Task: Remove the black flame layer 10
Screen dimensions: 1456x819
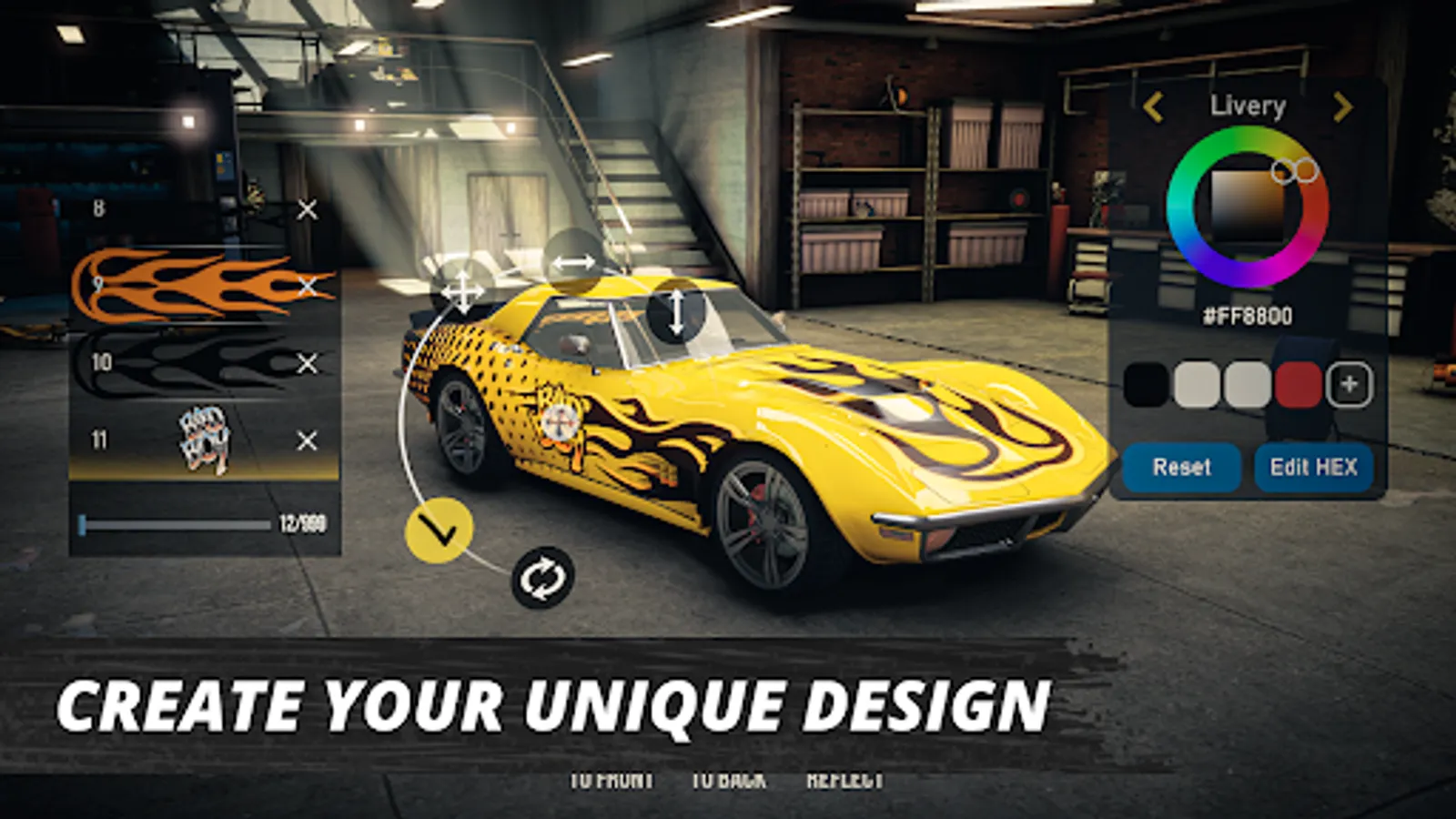Action: coord(305,359)
